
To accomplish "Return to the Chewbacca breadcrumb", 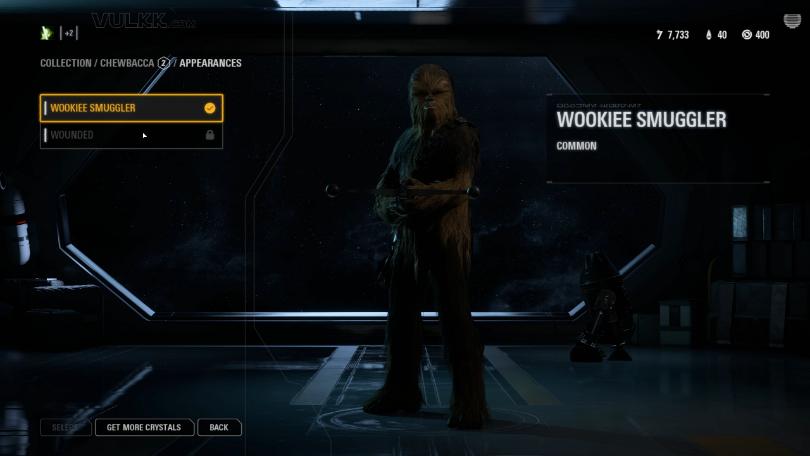I will click(x=127, y=63).
